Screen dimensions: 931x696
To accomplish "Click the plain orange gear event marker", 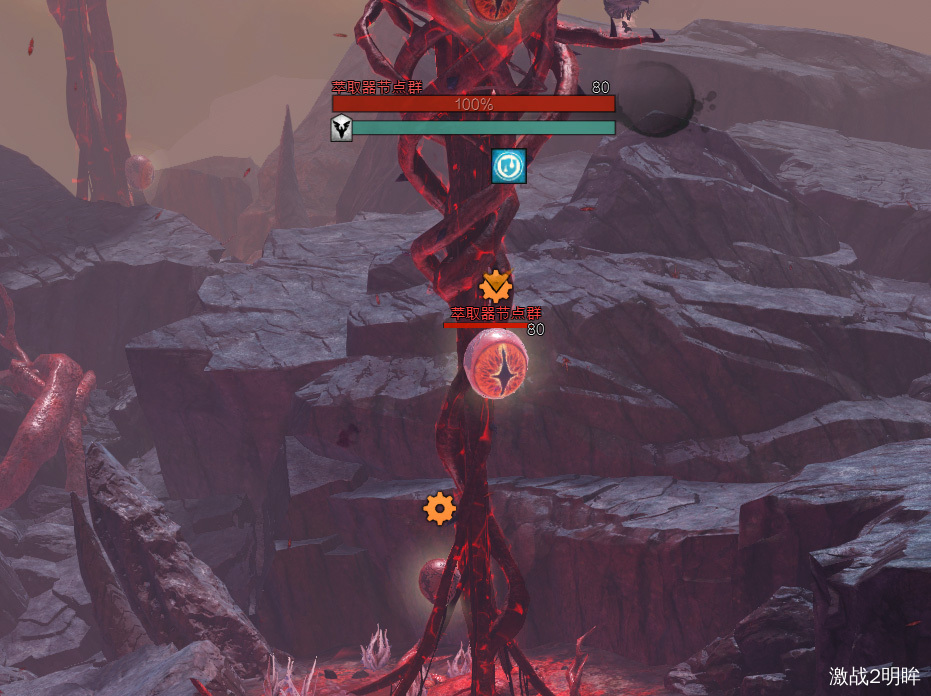I will [439, 509].
